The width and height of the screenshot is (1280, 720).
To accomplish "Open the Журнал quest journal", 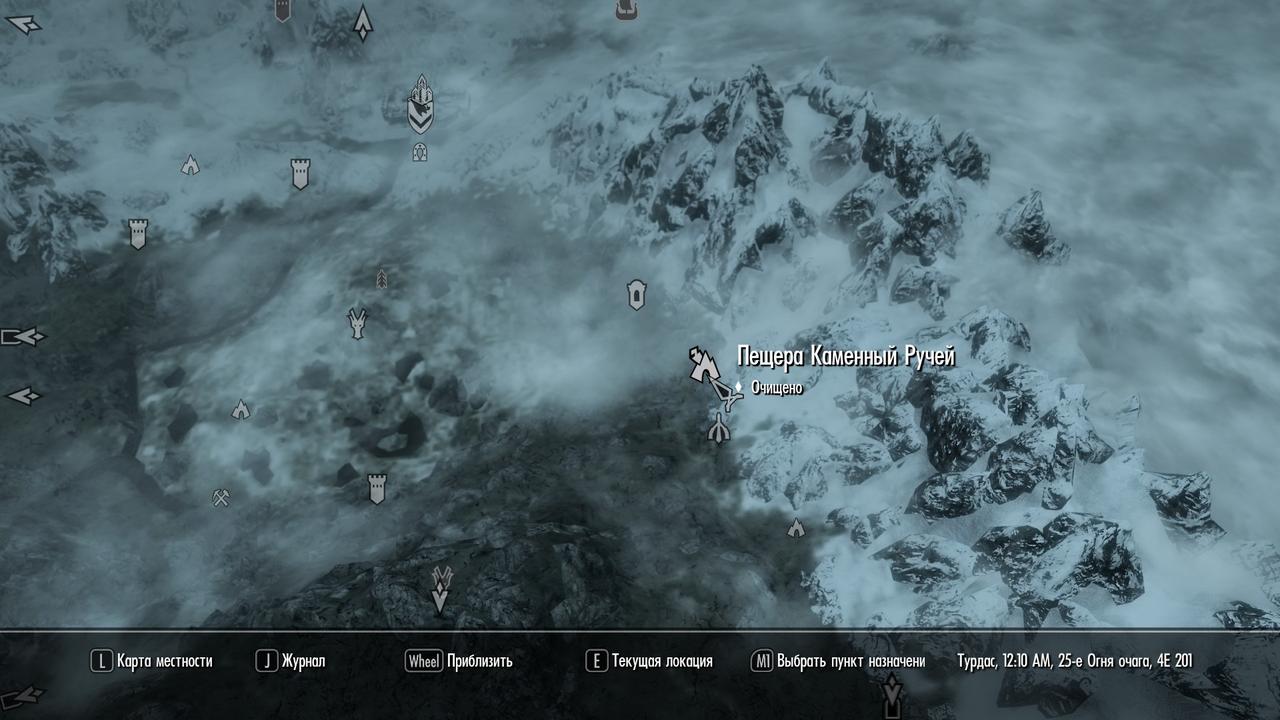I will click(x=291, y=661).
